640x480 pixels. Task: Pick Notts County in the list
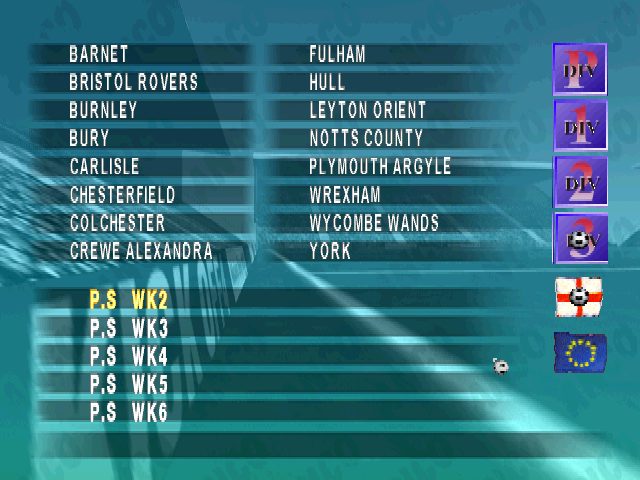click(366, 138)
